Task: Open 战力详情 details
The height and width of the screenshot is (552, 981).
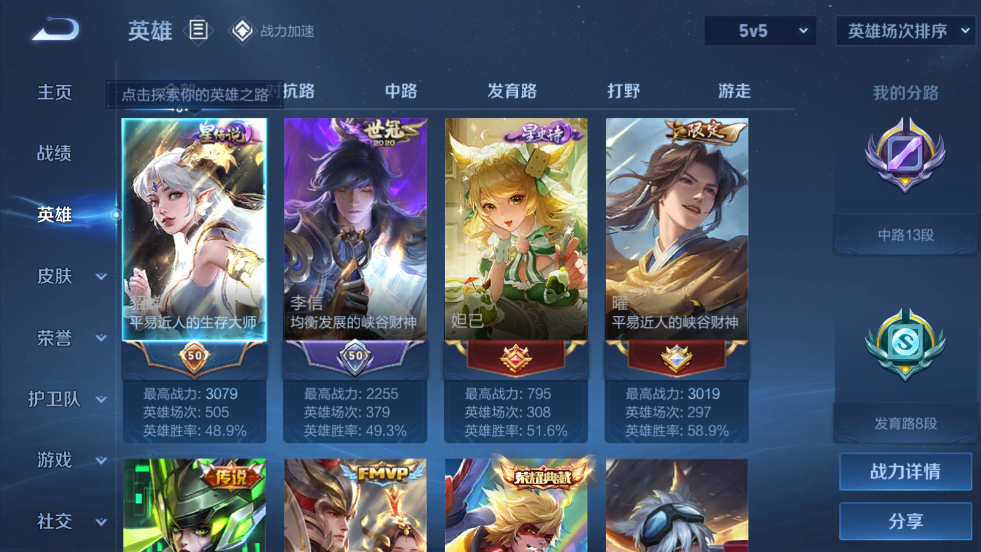Action: tap(905, 471)
